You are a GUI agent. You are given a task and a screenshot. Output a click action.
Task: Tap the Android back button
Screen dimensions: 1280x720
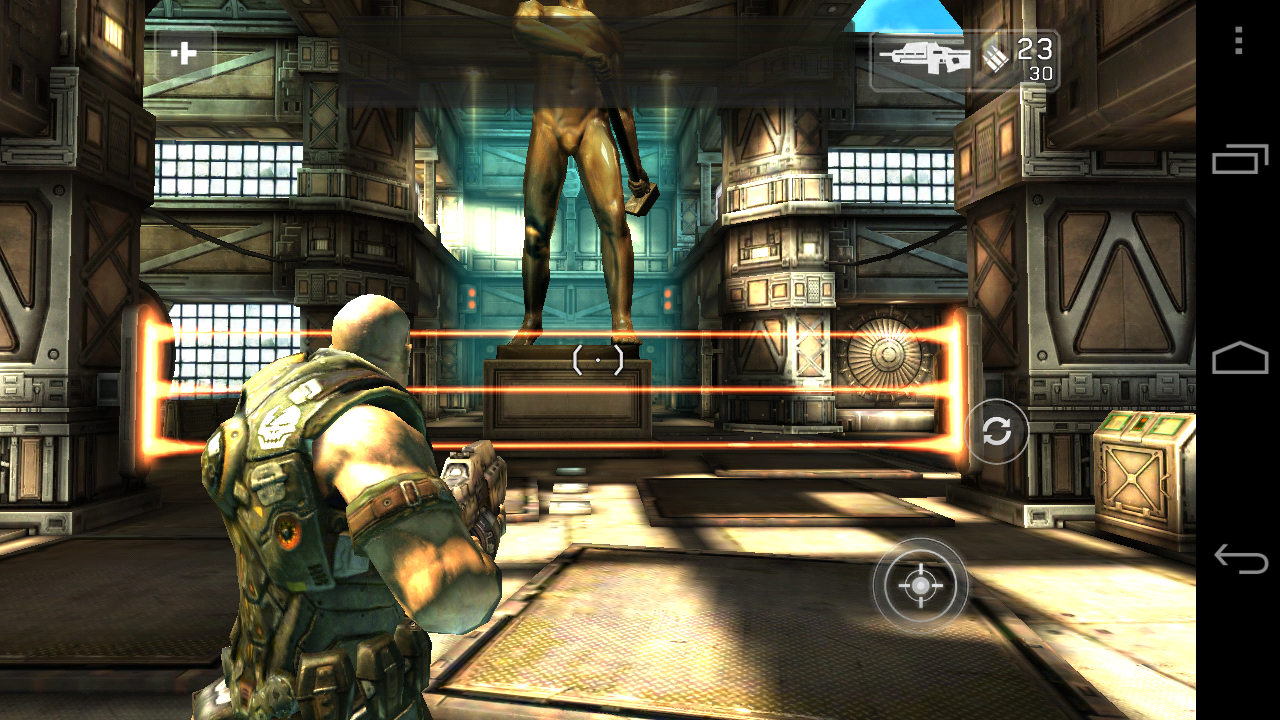[1240, 558]
